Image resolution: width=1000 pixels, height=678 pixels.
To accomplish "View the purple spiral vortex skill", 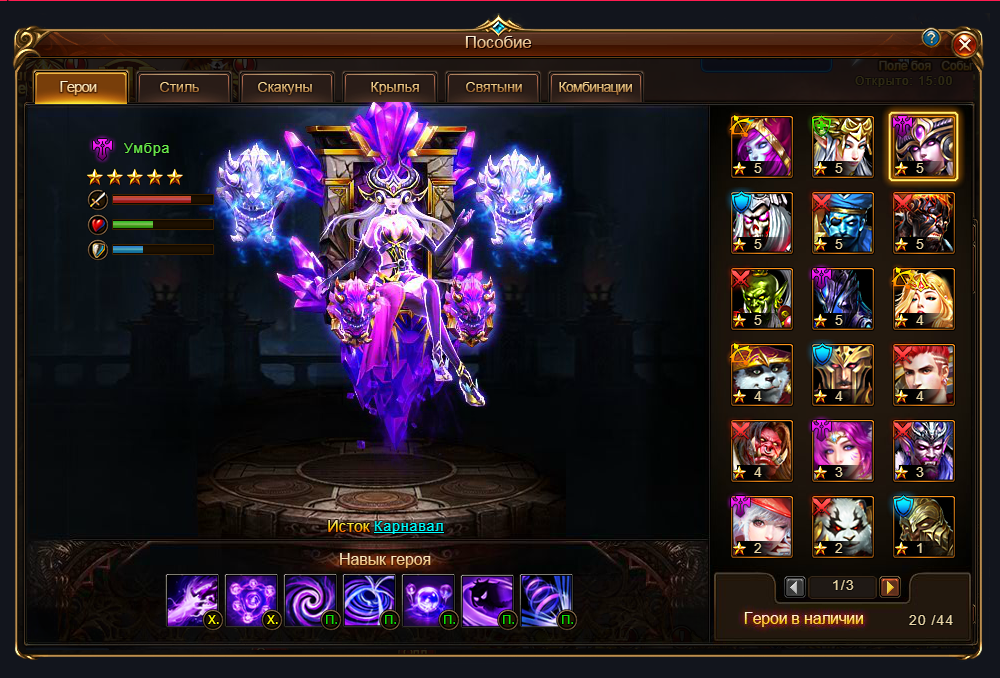I will 310,600.
